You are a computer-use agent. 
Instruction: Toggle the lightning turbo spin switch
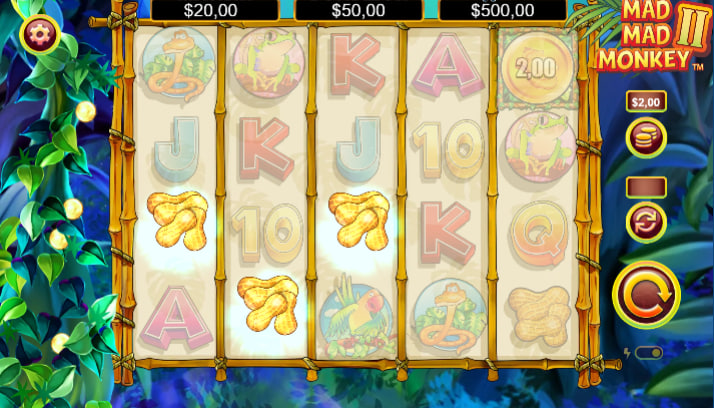(648, 353)
